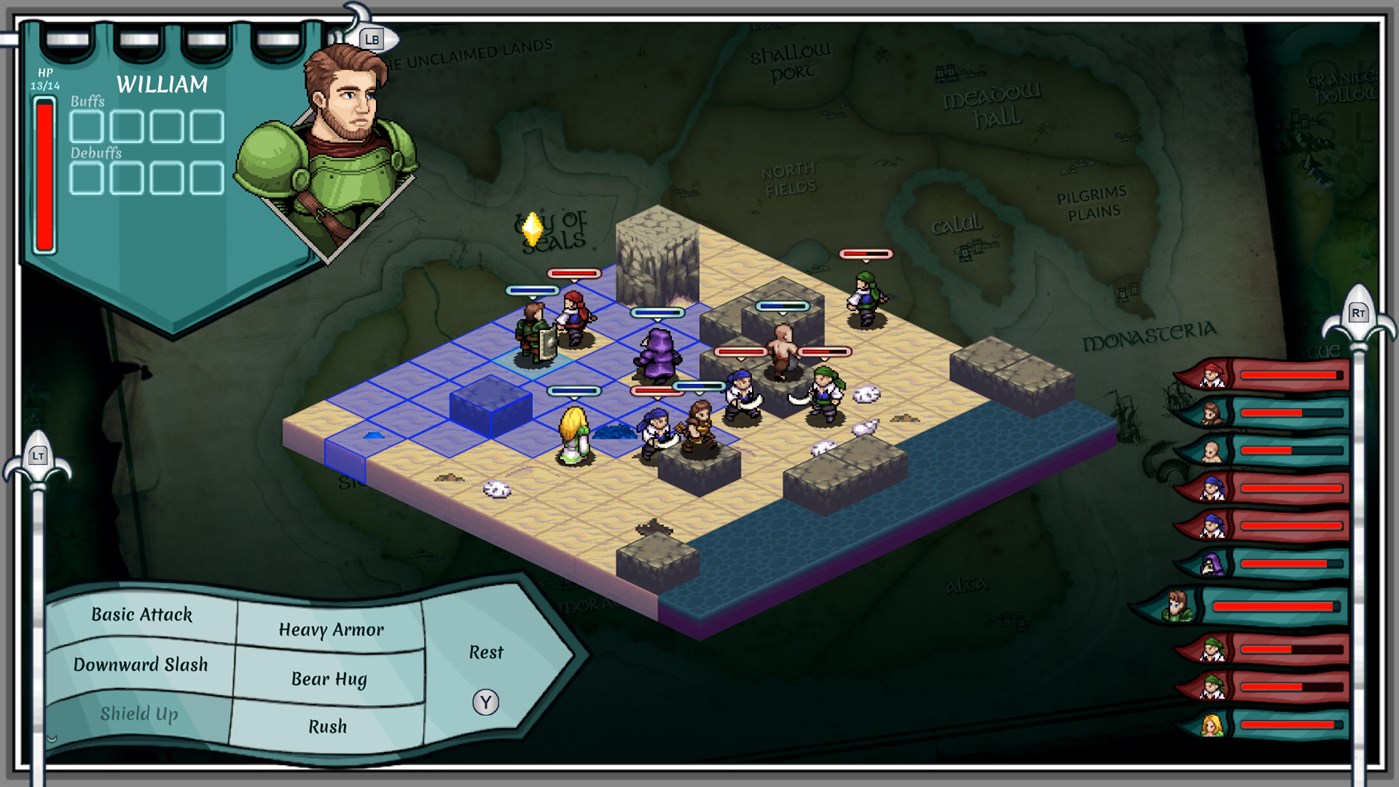Activate the Rush ability
The image size is (1399, 787).
click(328, 727)
